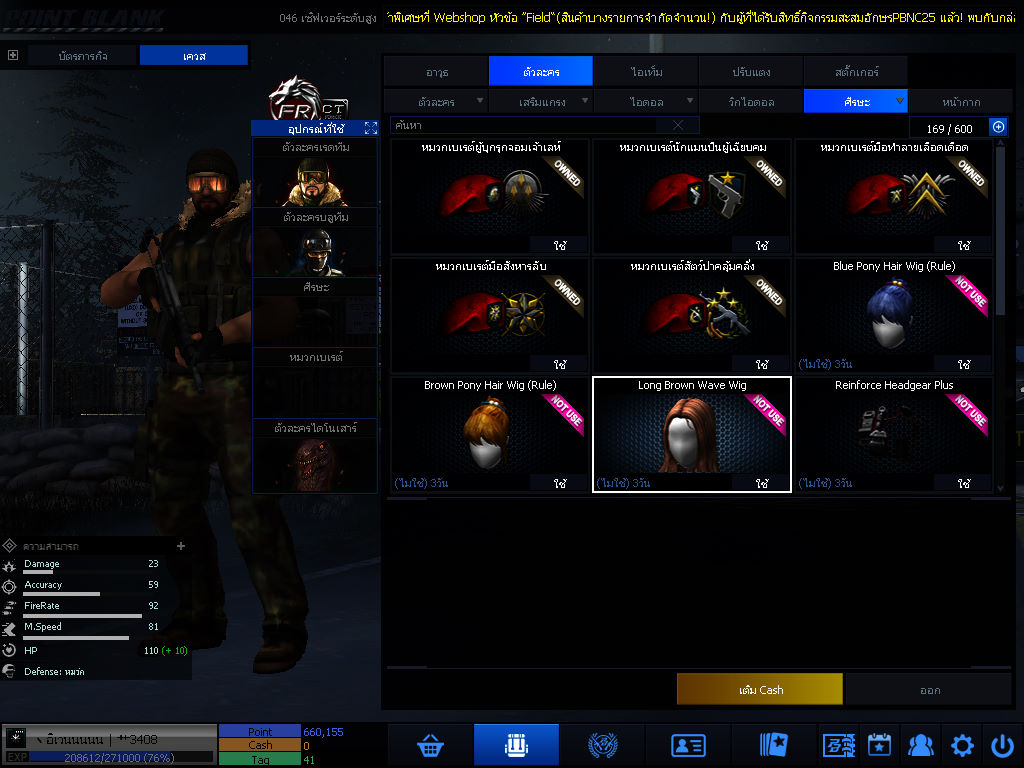This screenshot has width=1024, height=768.
Task: Exit inventory with the ออก button
Action: pos(929,690)
